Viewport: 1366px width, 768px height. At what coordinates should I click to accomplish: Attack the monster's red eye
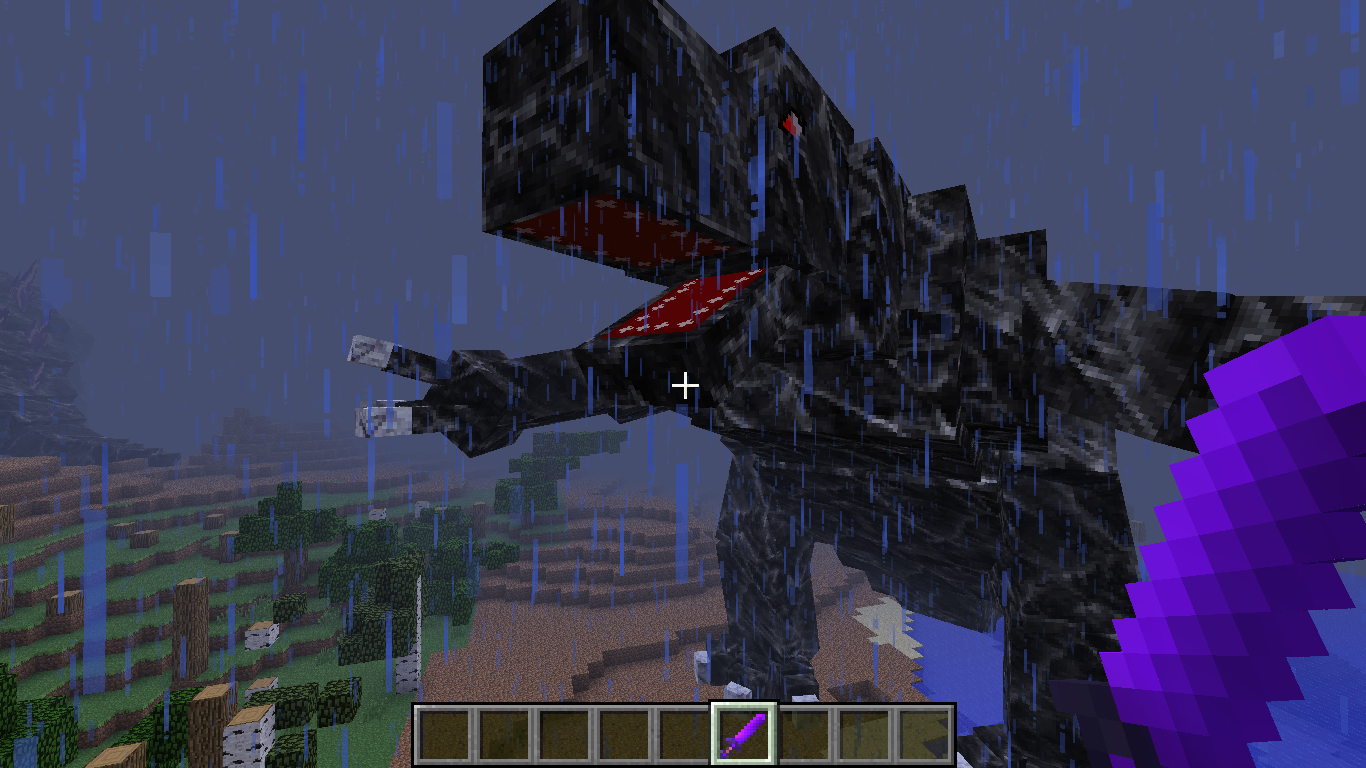point(790,123)
